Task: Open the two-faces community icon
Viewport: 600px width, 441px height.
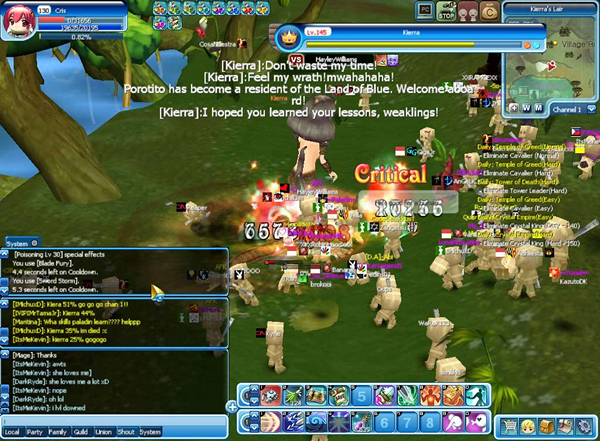Action: tap(469, 11)
